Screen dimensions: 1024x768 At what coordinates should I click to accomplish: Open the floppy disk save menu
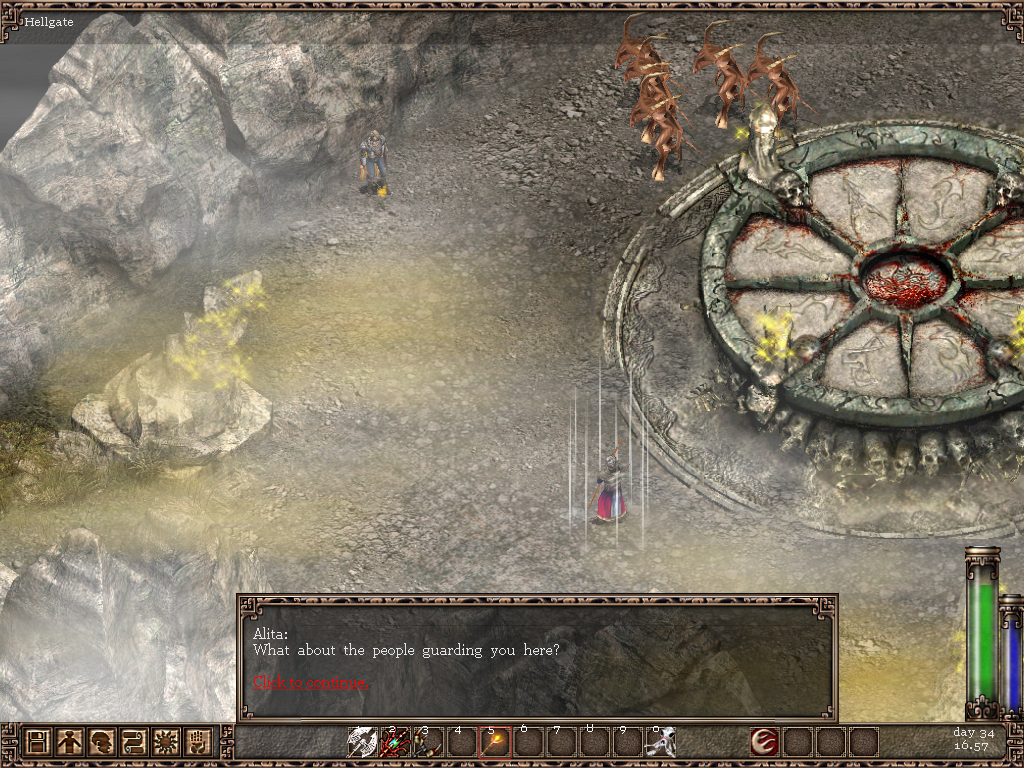(39, 742)
